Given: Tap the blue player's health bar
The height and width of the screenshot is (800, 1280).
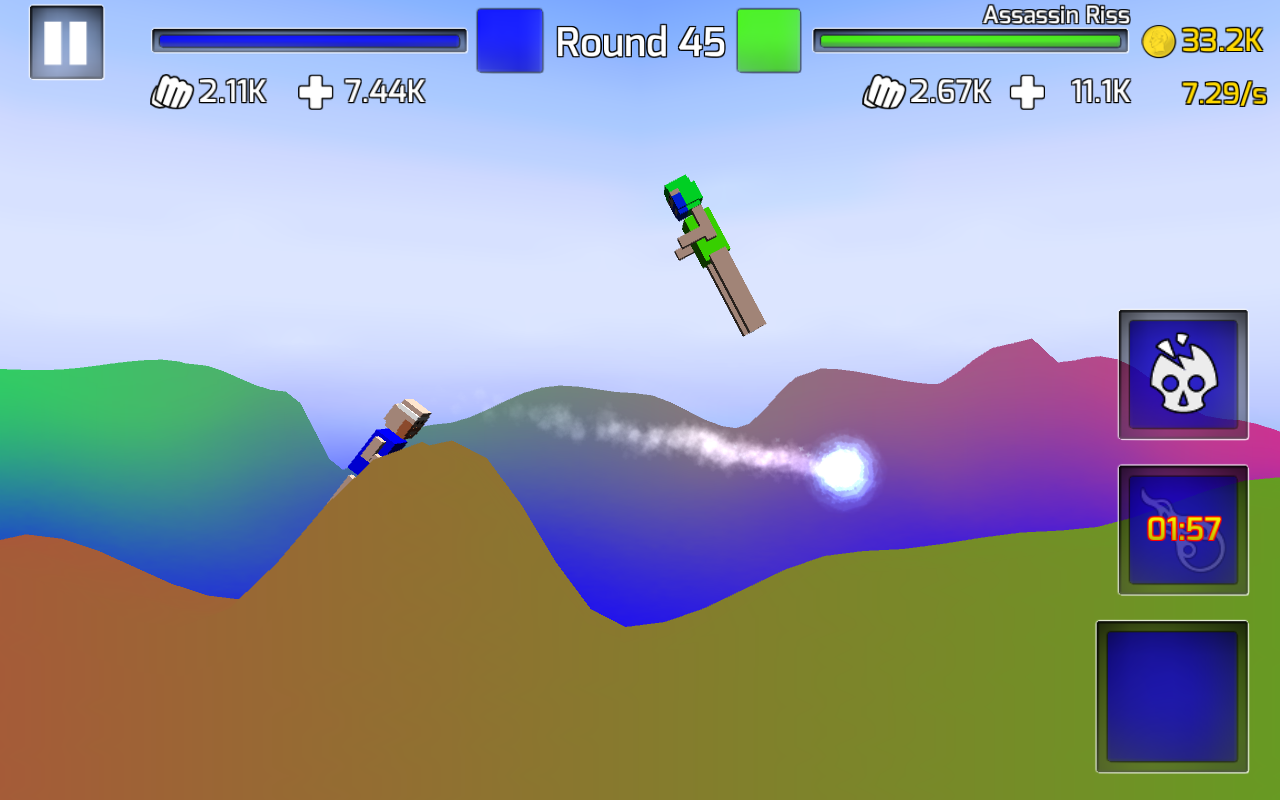Looking at the screenshot, I should coord(308,38).
